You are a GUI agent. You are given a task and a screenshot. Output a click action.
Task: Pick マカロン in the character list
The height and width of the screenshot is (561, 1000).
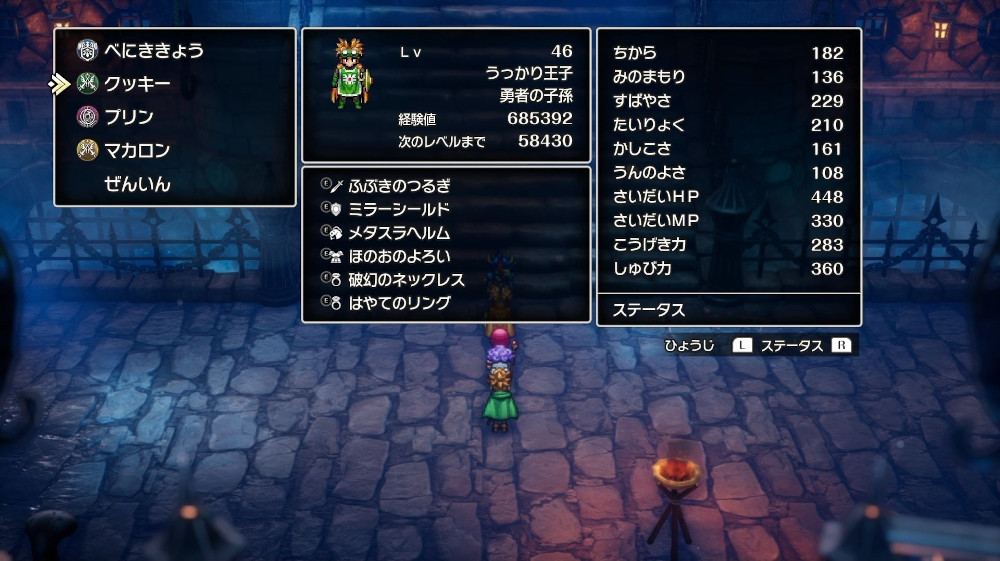pos(137,151)
